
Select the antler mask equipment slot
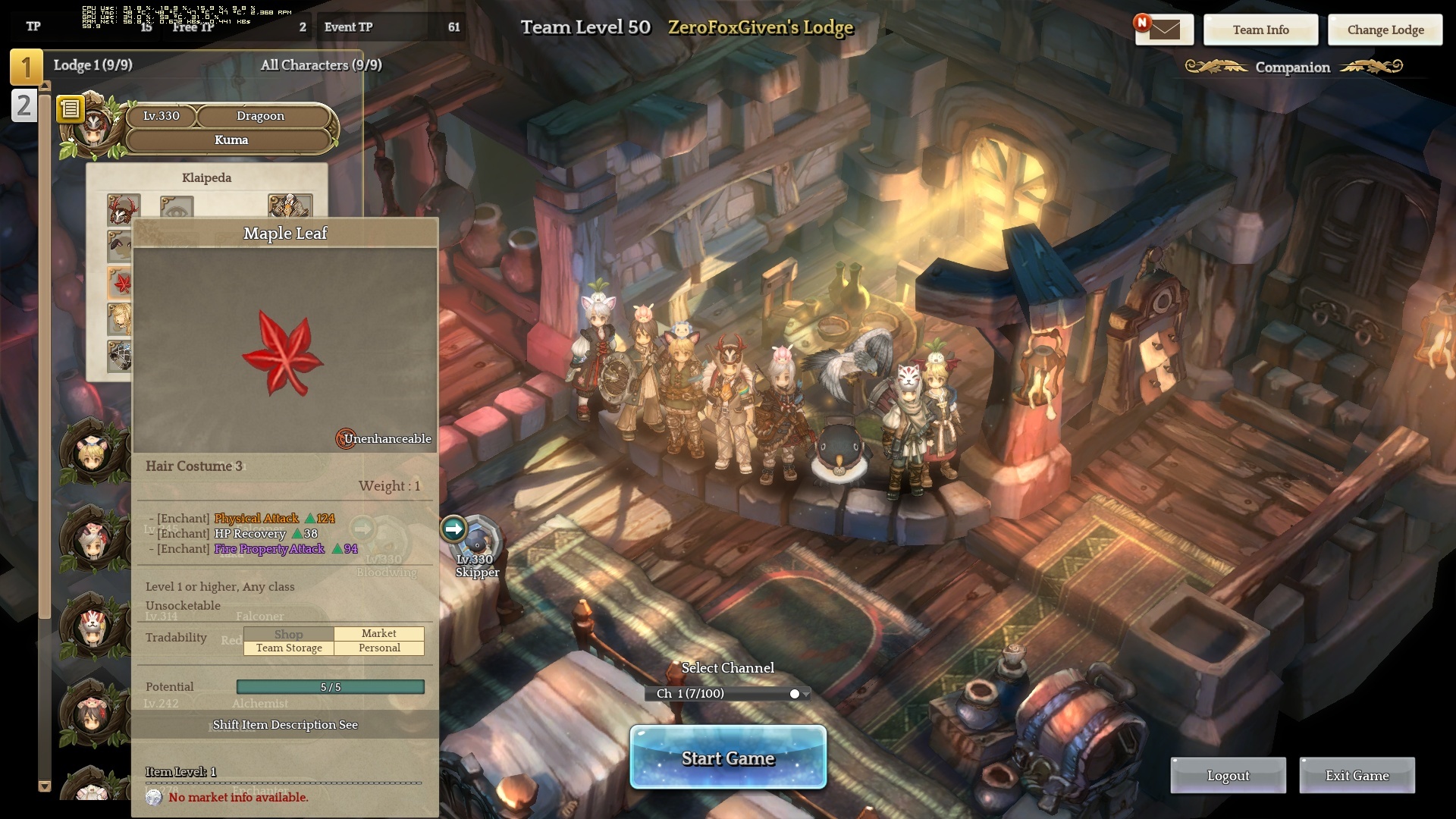(x=123, y=208)
